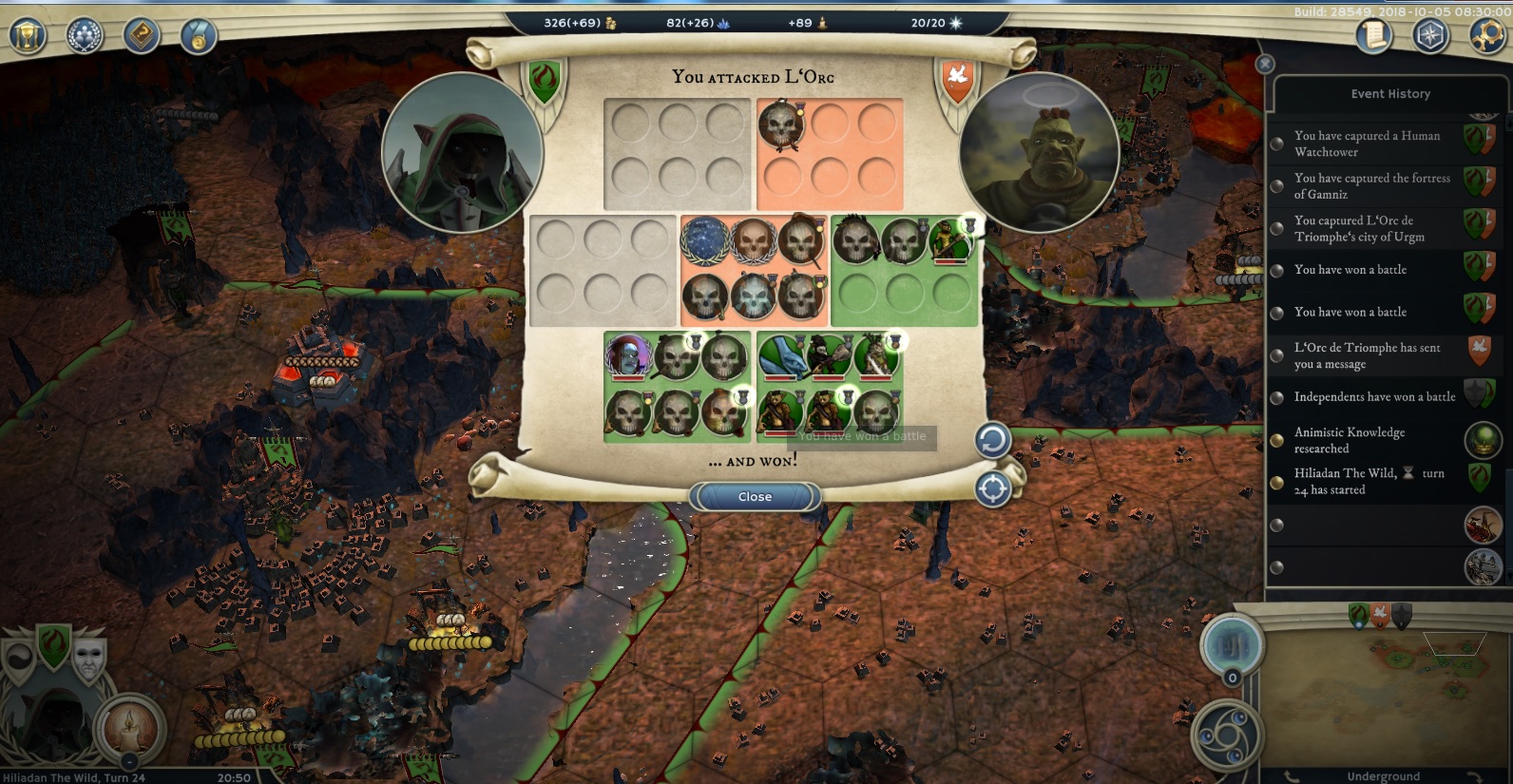Select 'You have captured a Human Watchtower' event
The image size is (1513, 784).
(1367, 143)
